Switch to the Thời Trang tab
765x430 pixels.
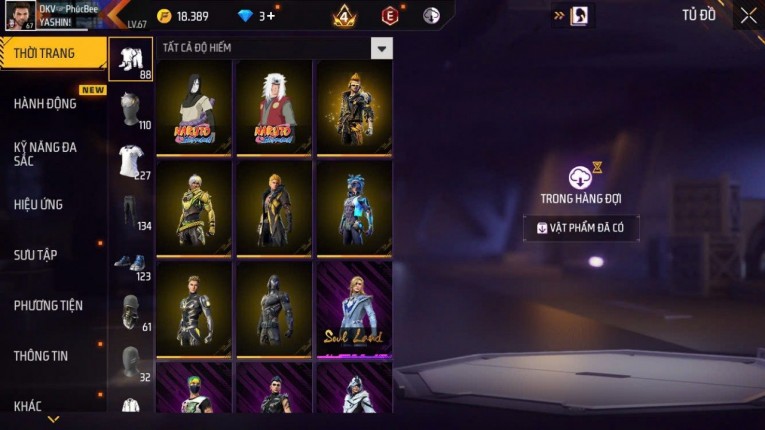52,53
